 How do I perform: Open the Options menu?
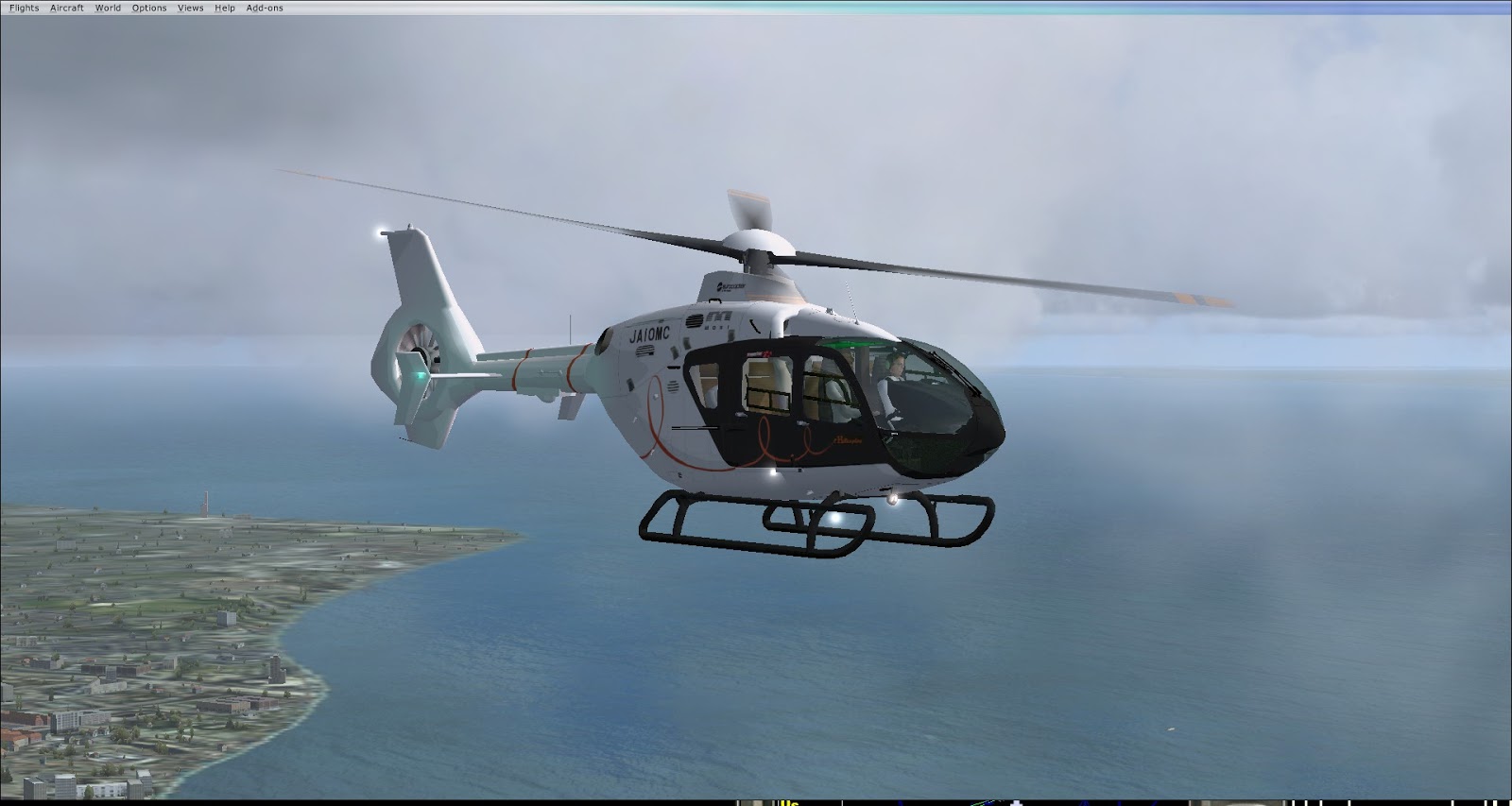[x=149, y=8]
